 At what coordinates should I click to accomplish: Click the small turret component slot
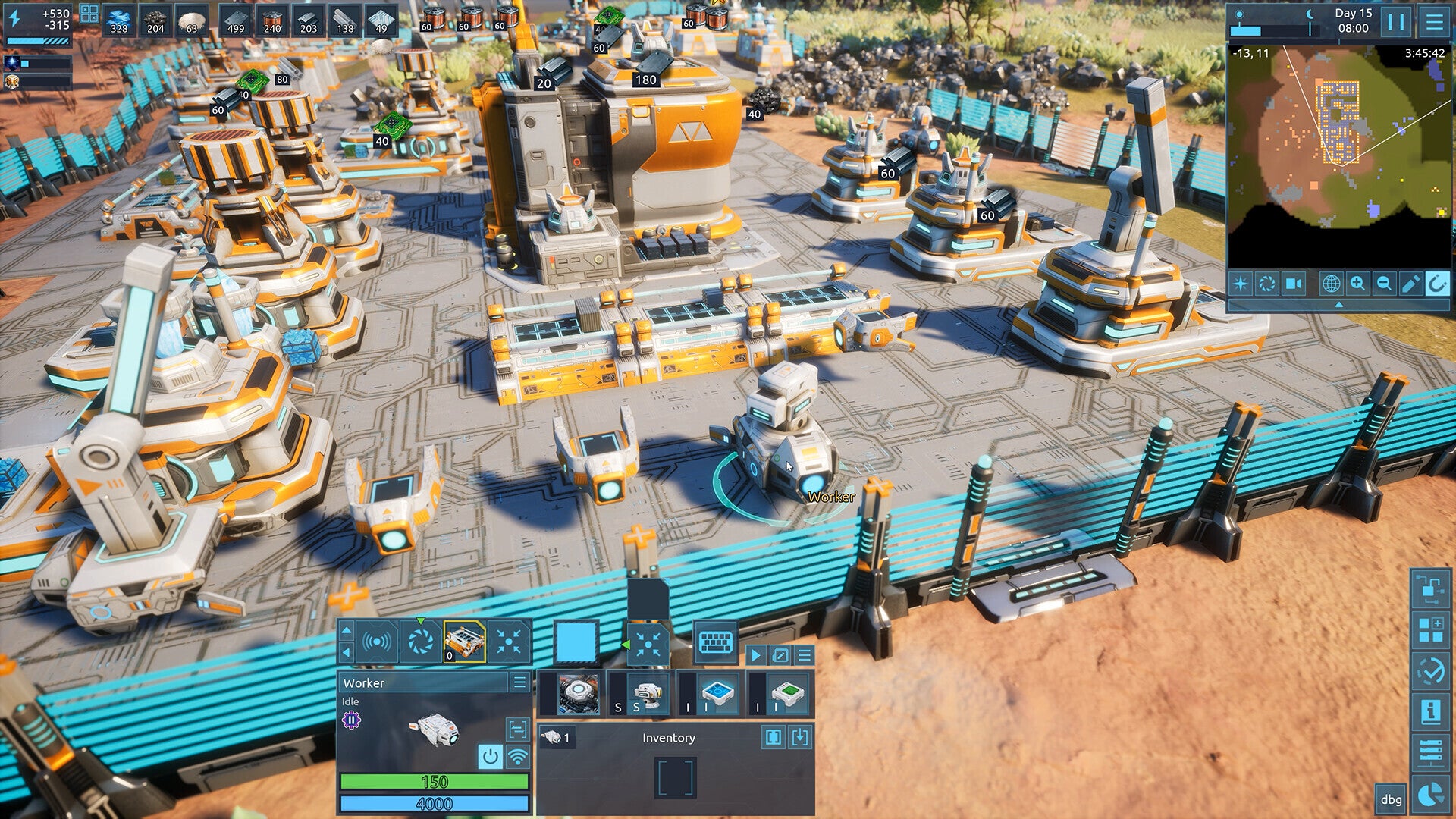pyautogui.click(x=645, y=693)
